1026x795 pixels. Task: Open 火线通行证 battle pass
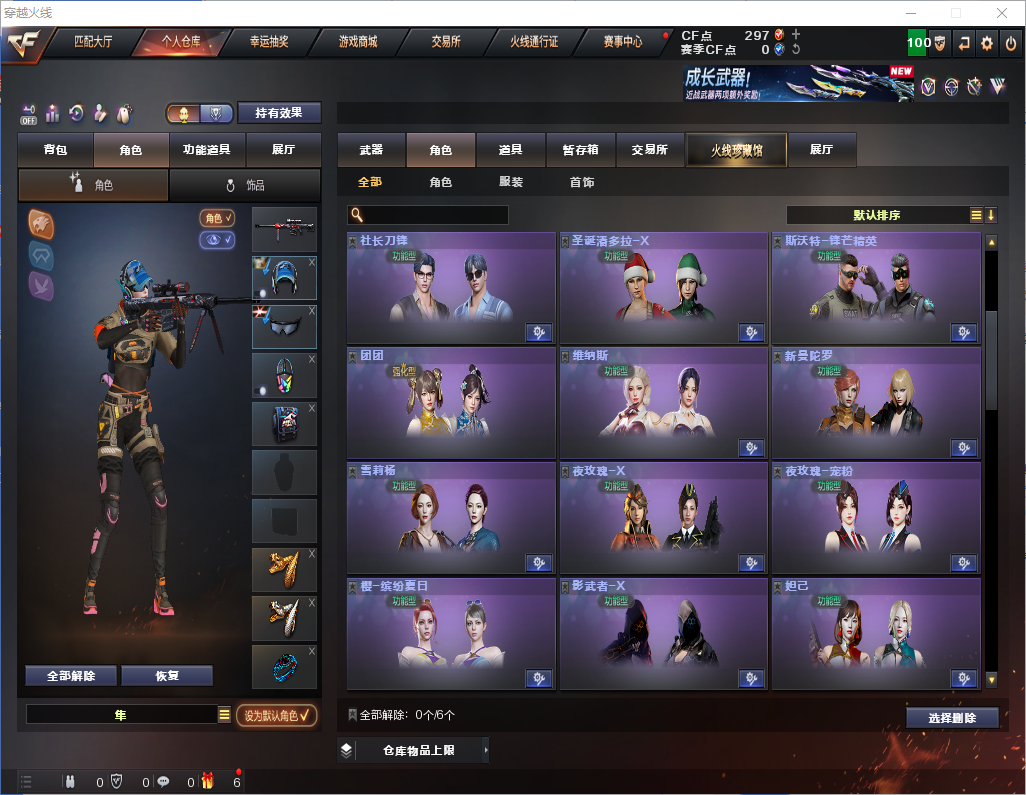point(534,42)
